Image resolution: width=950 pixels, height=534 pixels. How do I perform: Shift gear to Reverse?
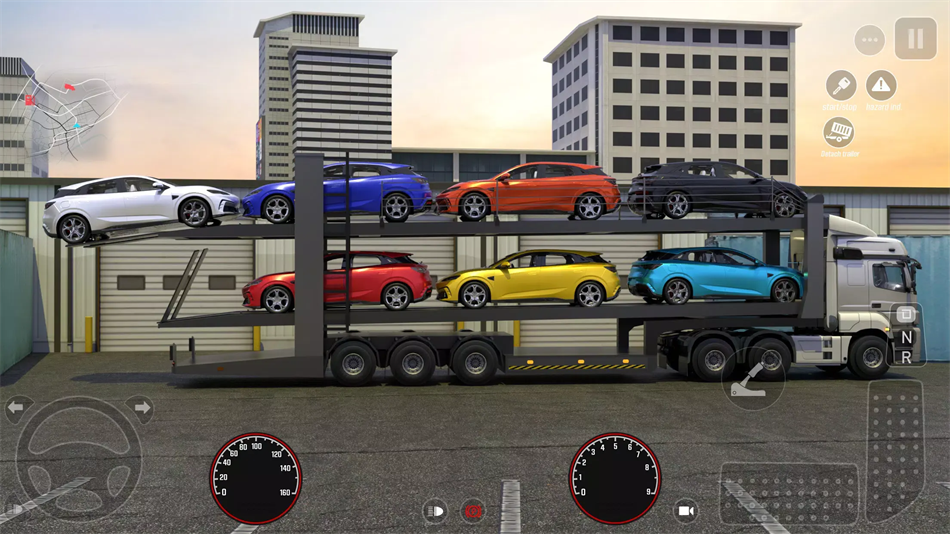coord(906,357)
